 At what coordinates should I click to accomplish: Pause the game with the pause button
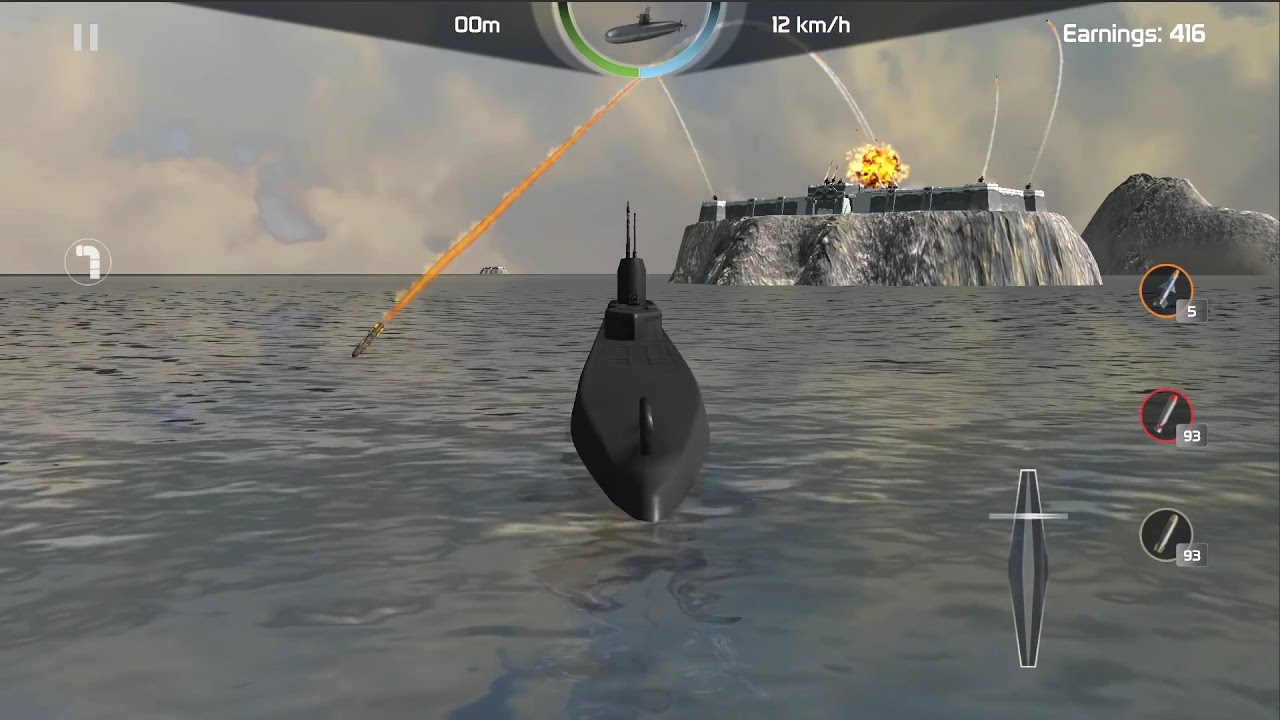click(86, 38)
